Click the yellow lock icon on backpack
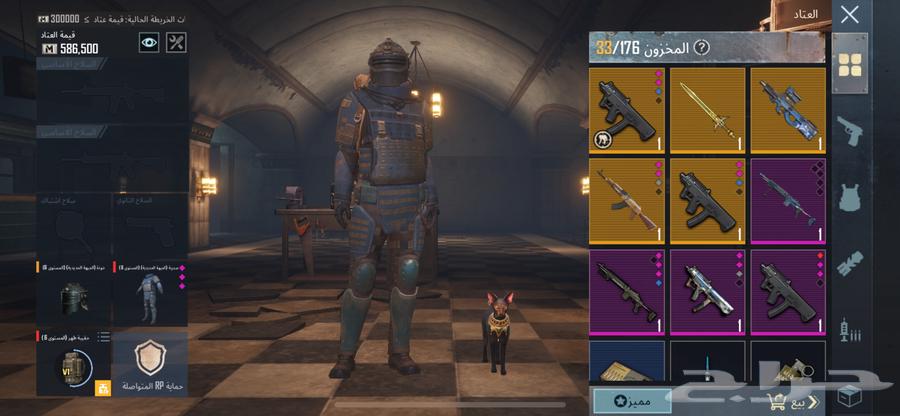The image size is (900, 416). tap(101, 387)
